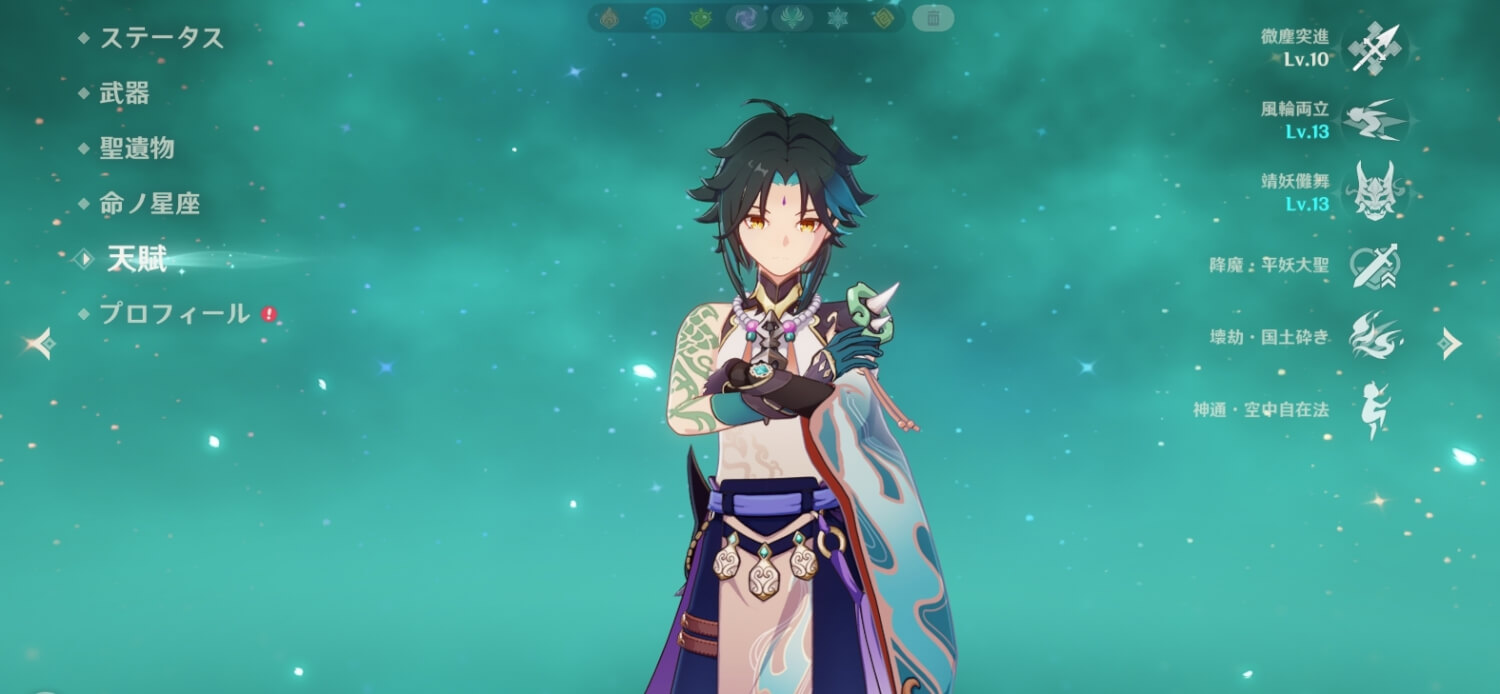Open the プロフィール page
Screen dimensions: 1500x694
coord(174,314)
